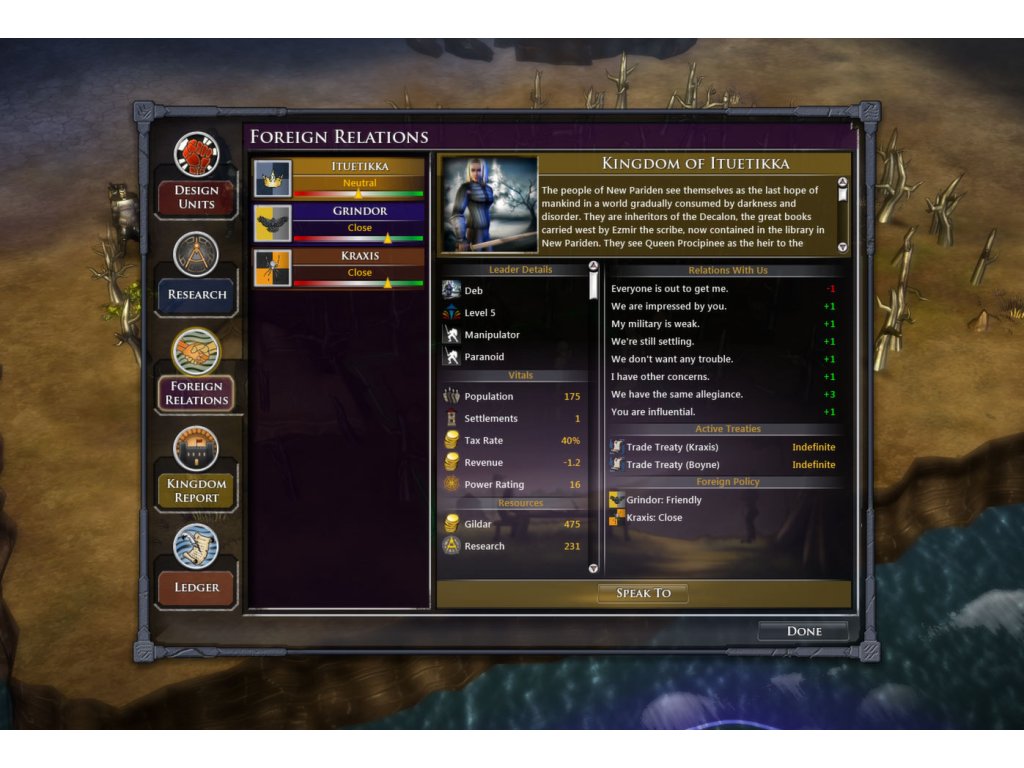Viewport: 1024px width, 768px height.
Task: Click the Speak To button
Action: point(643,593)
